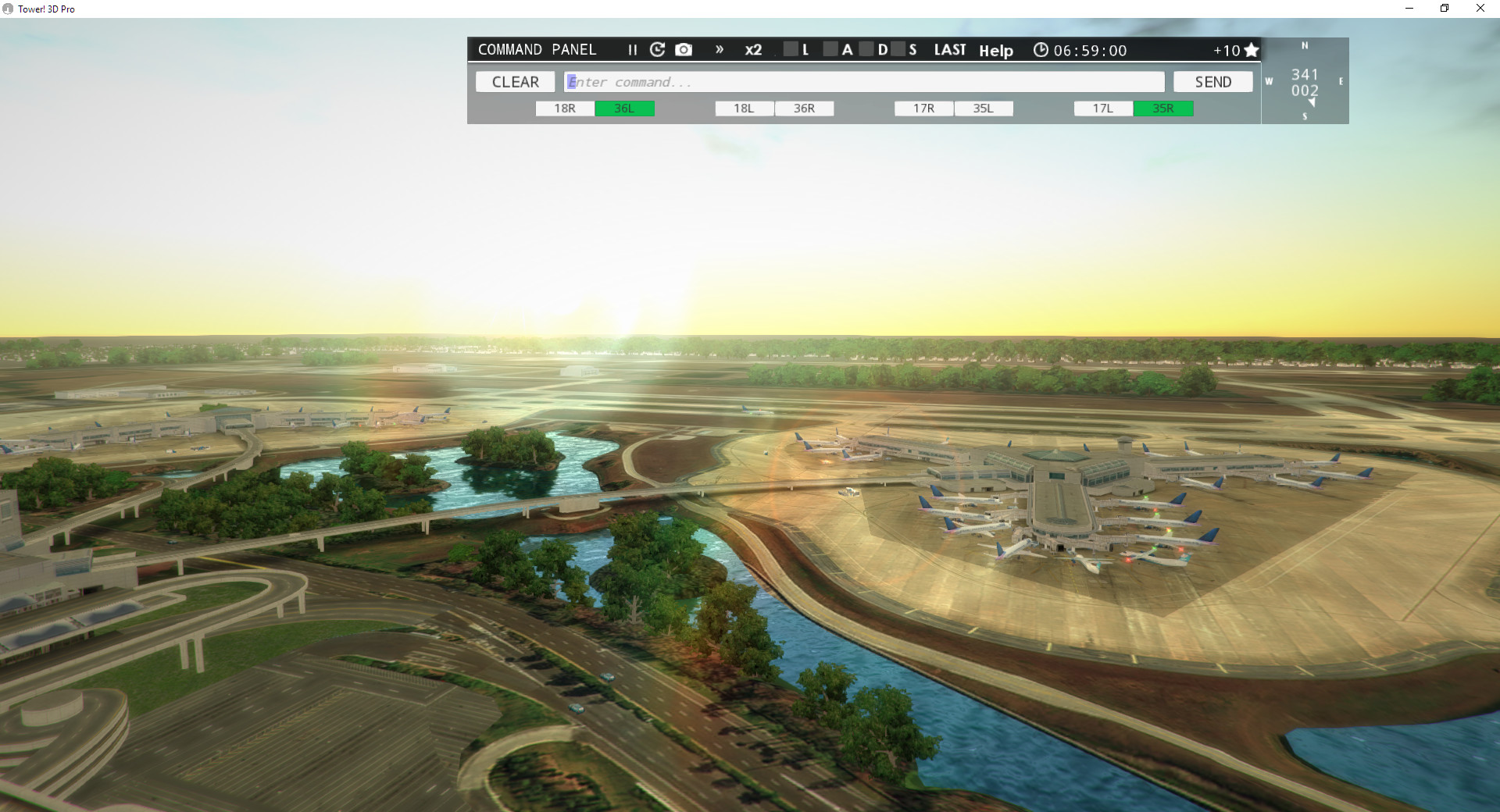The image size is (1500, 812).
Task: Take a screenshot with the camera icon
Action: (x=684, y=49)
